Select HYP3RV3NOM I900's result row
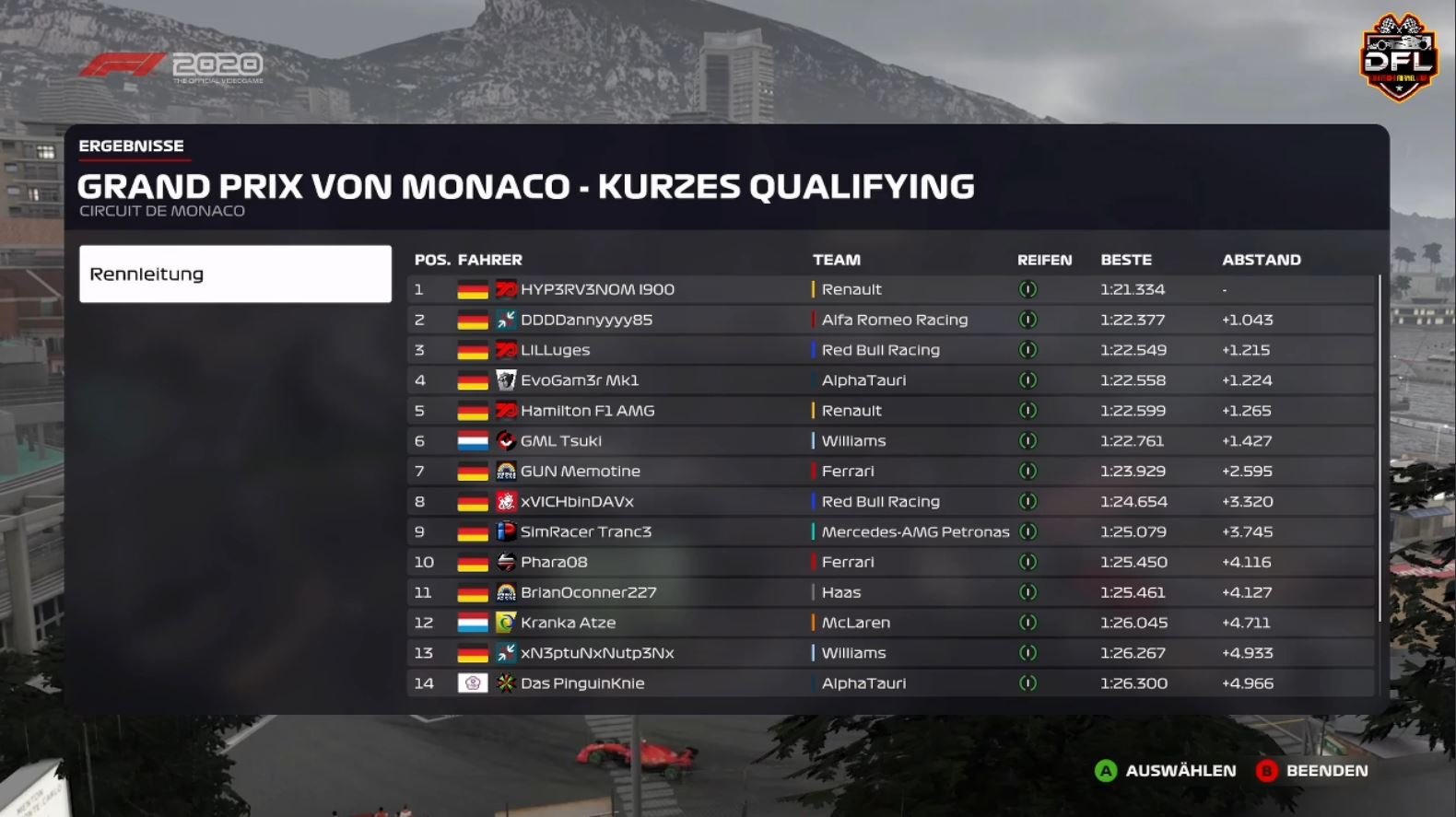The image size is (1456, 817). [x=597, y=289]
